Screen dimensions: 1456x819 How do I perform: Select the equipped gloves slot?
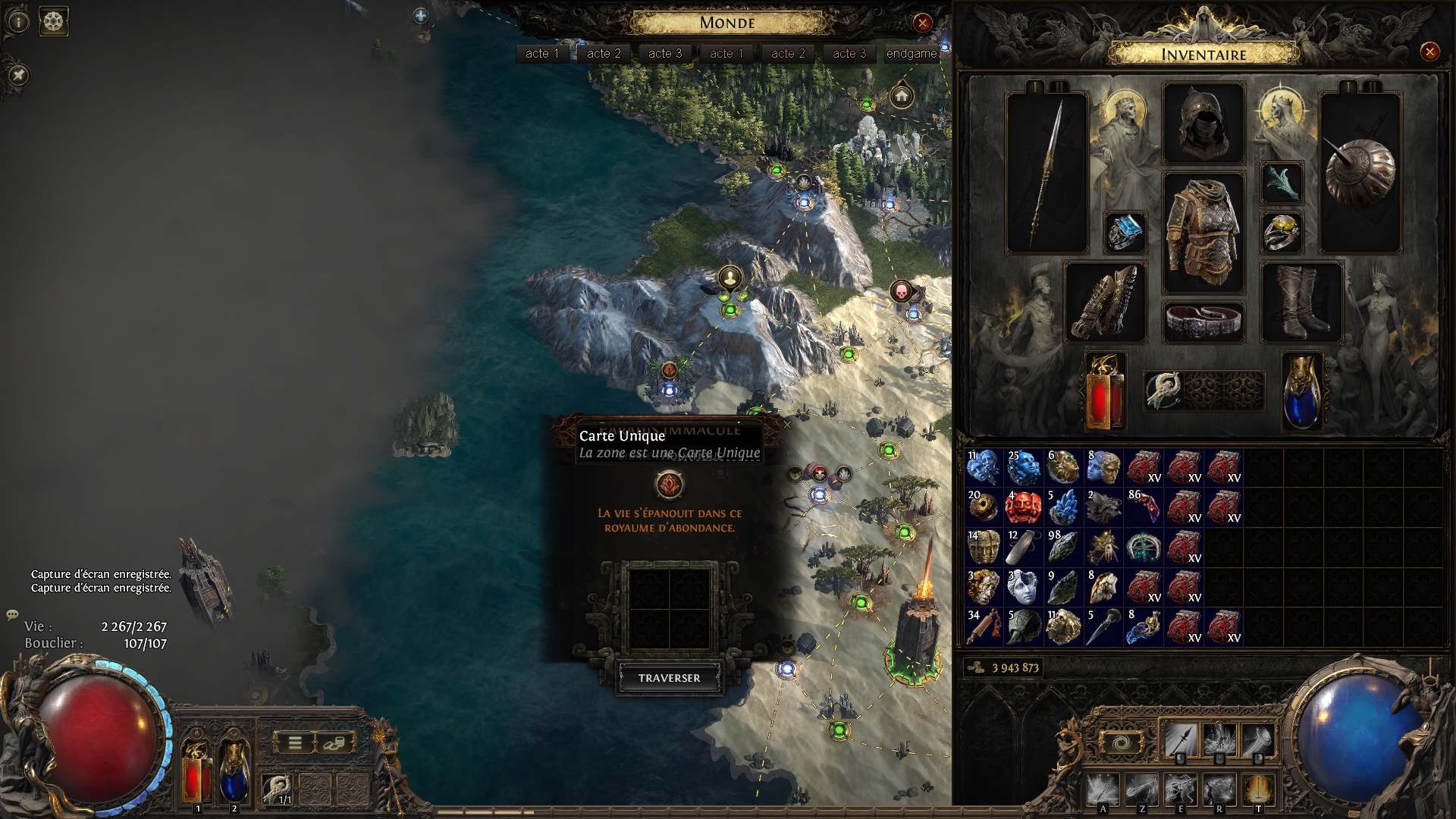click(1105, 302)
